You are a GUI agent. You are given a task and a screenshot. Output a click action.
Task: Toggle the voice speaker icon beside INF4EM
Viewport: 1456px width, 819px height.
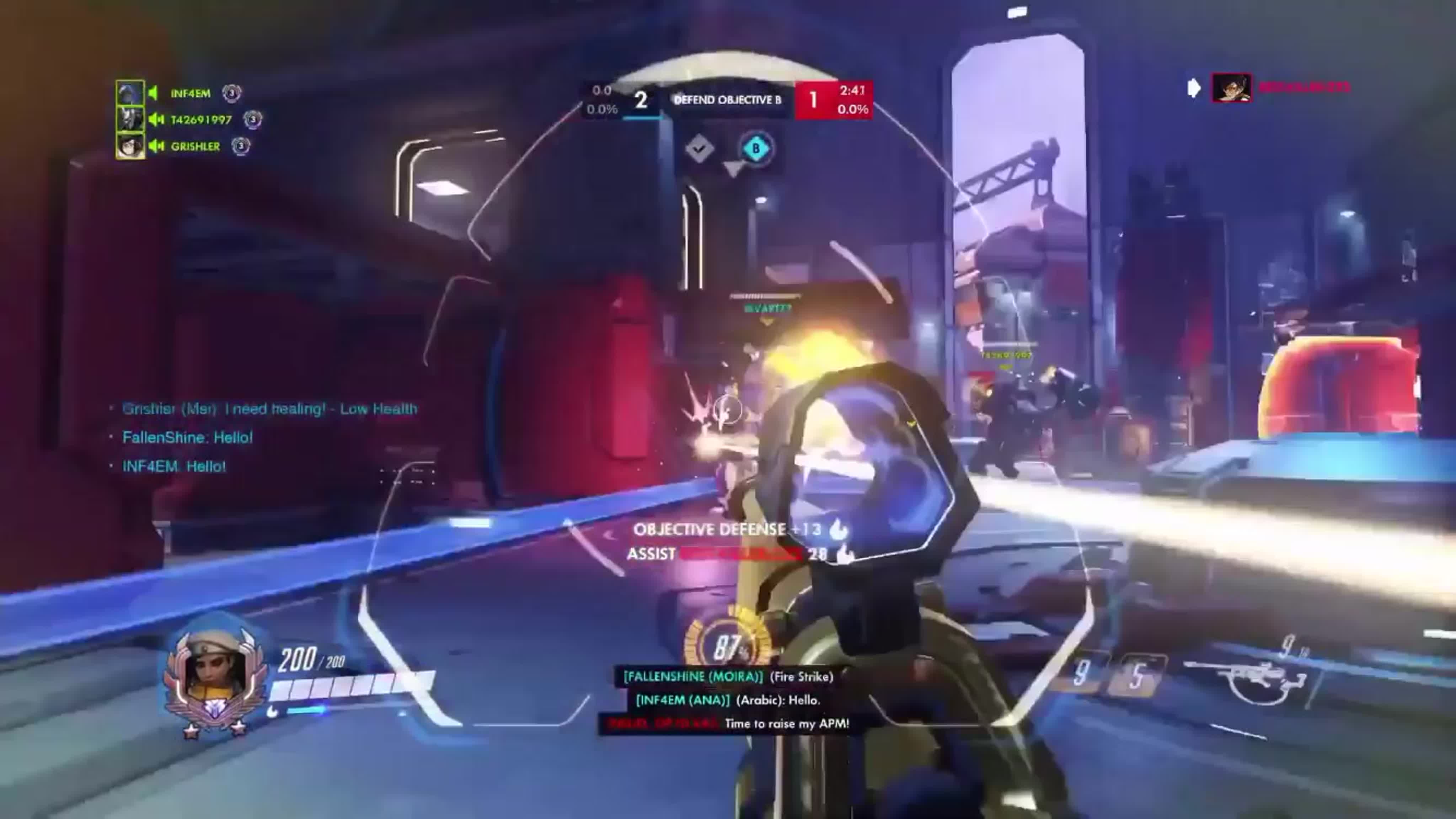153,93
